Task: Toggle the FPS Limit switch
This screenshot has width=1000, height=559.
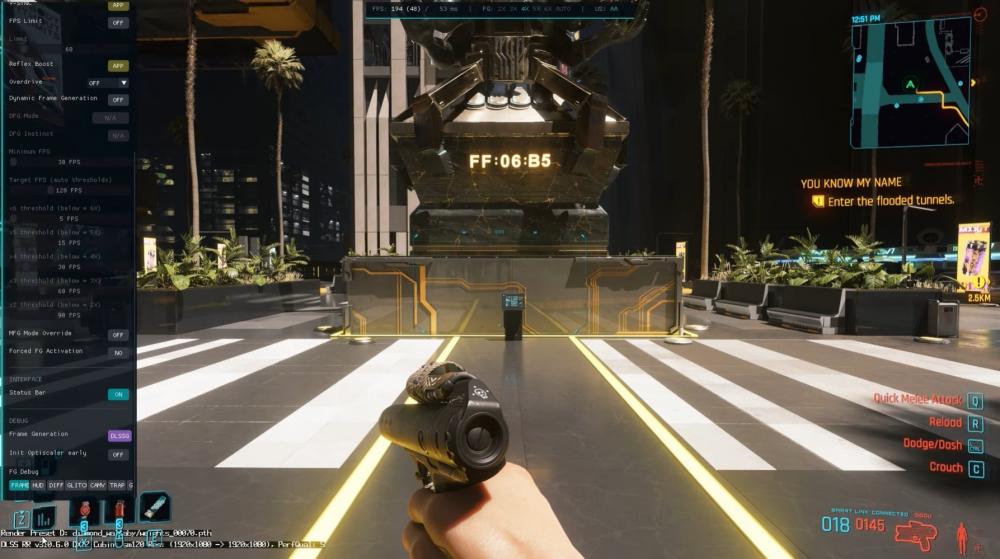Action: point(118,23)
